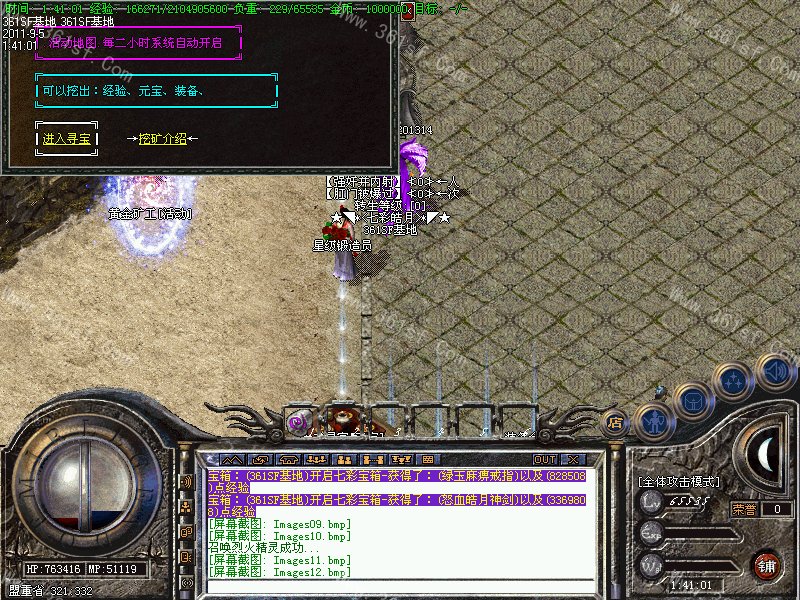Close the game with the X button
Screen dimensions: 800x600
pyautogui.click(x=572, y=459)
